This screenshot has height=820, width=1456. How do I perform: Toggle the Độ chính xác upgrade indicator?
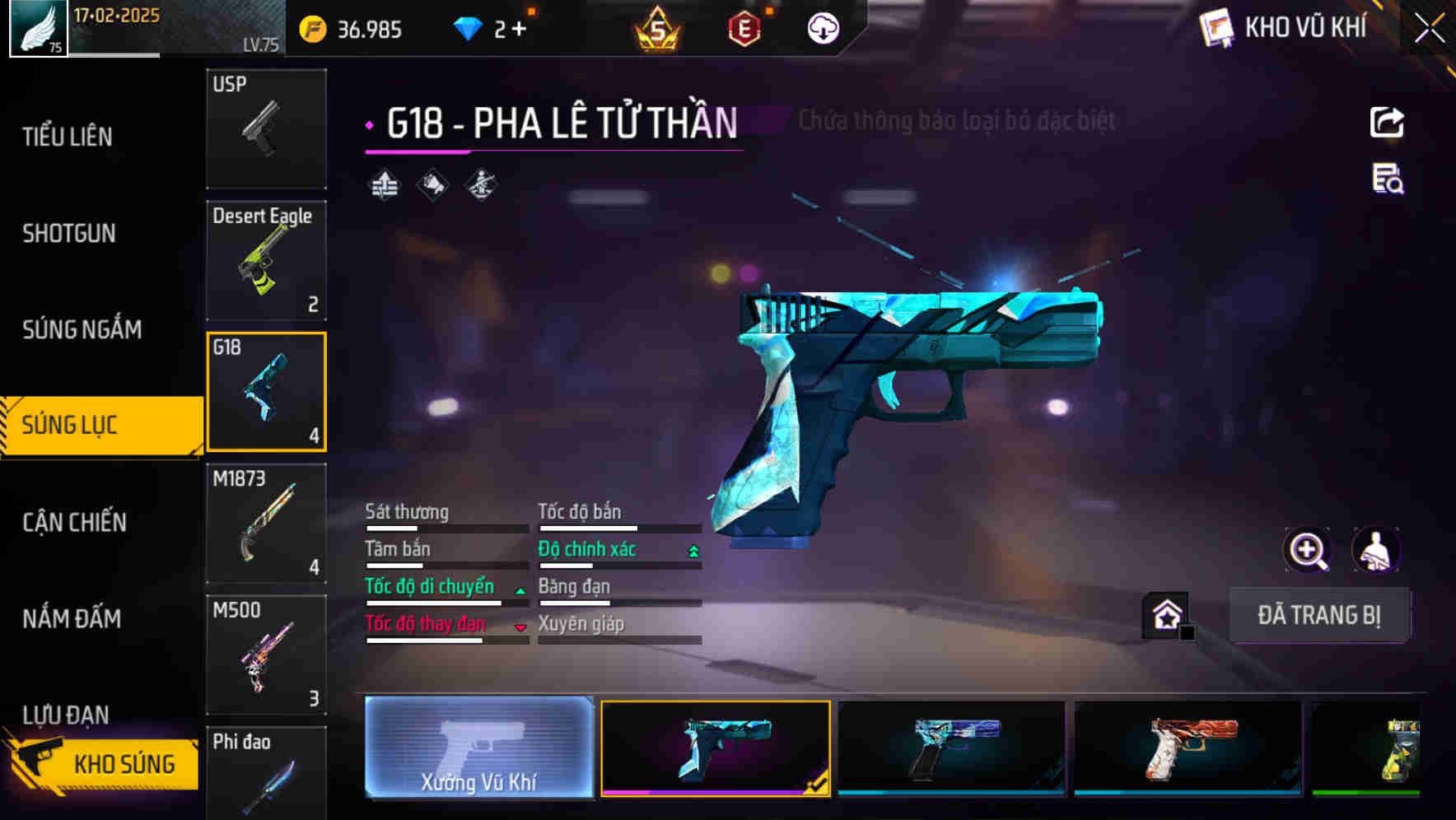point(691,549)
